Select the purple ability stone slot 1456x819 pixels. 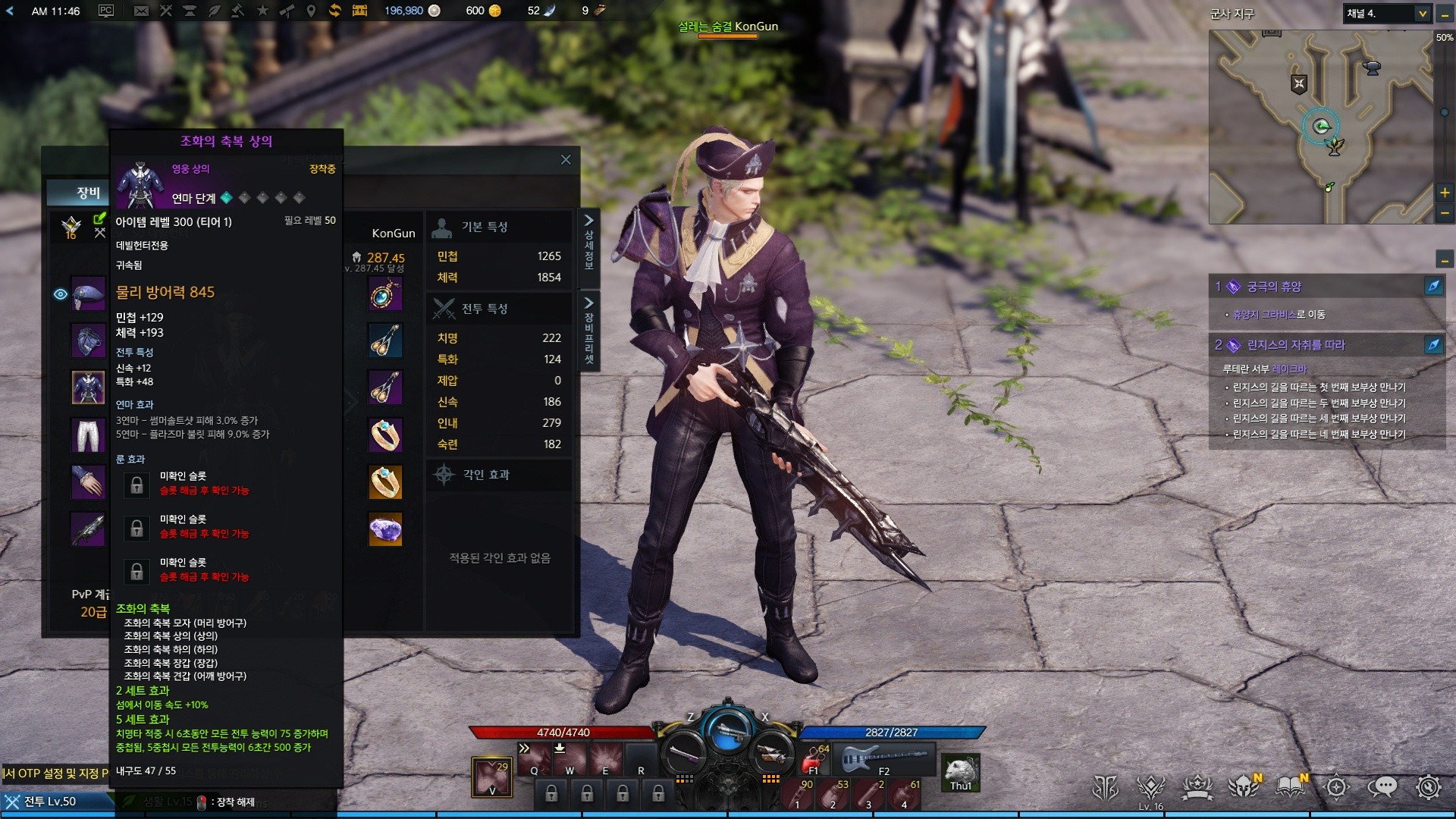pos(385,529)
